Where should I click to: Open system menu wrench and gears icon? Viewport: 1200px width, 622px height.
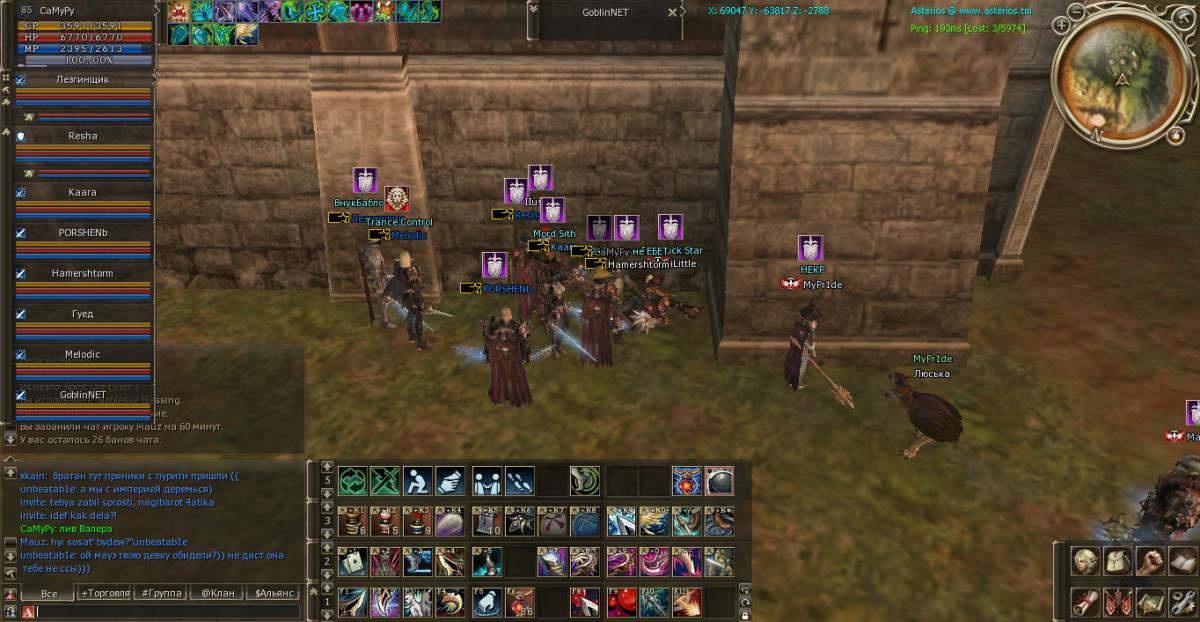[x=1183, y=601]
